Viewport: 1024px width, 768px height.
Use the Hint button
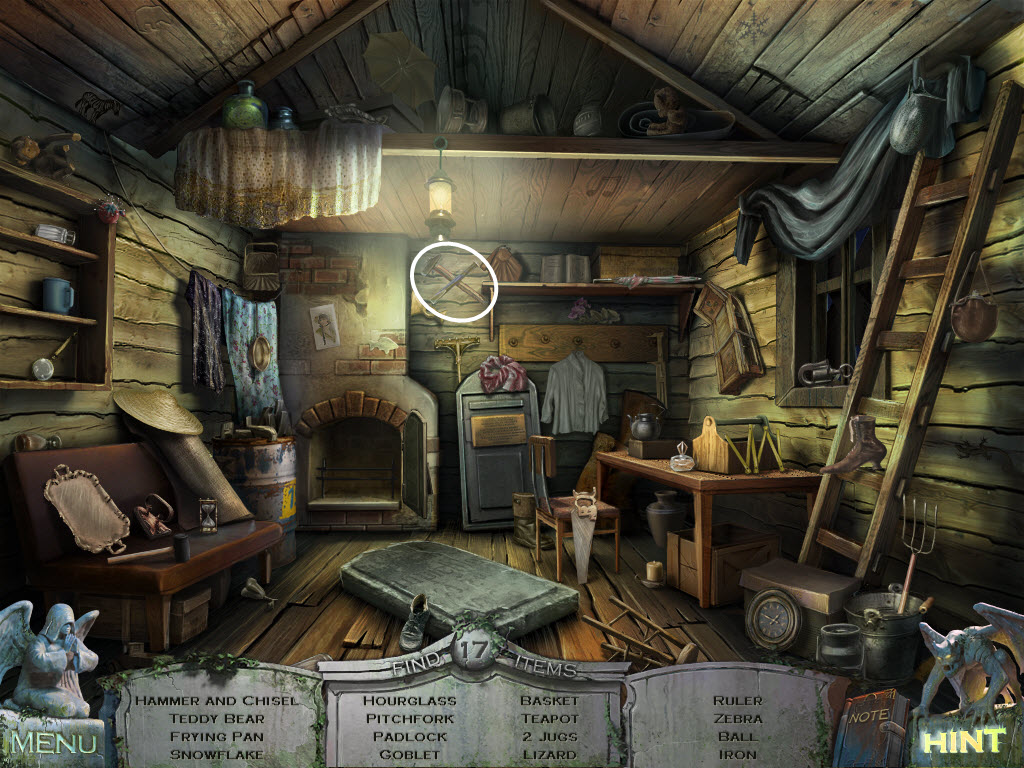tap(960, 742)
